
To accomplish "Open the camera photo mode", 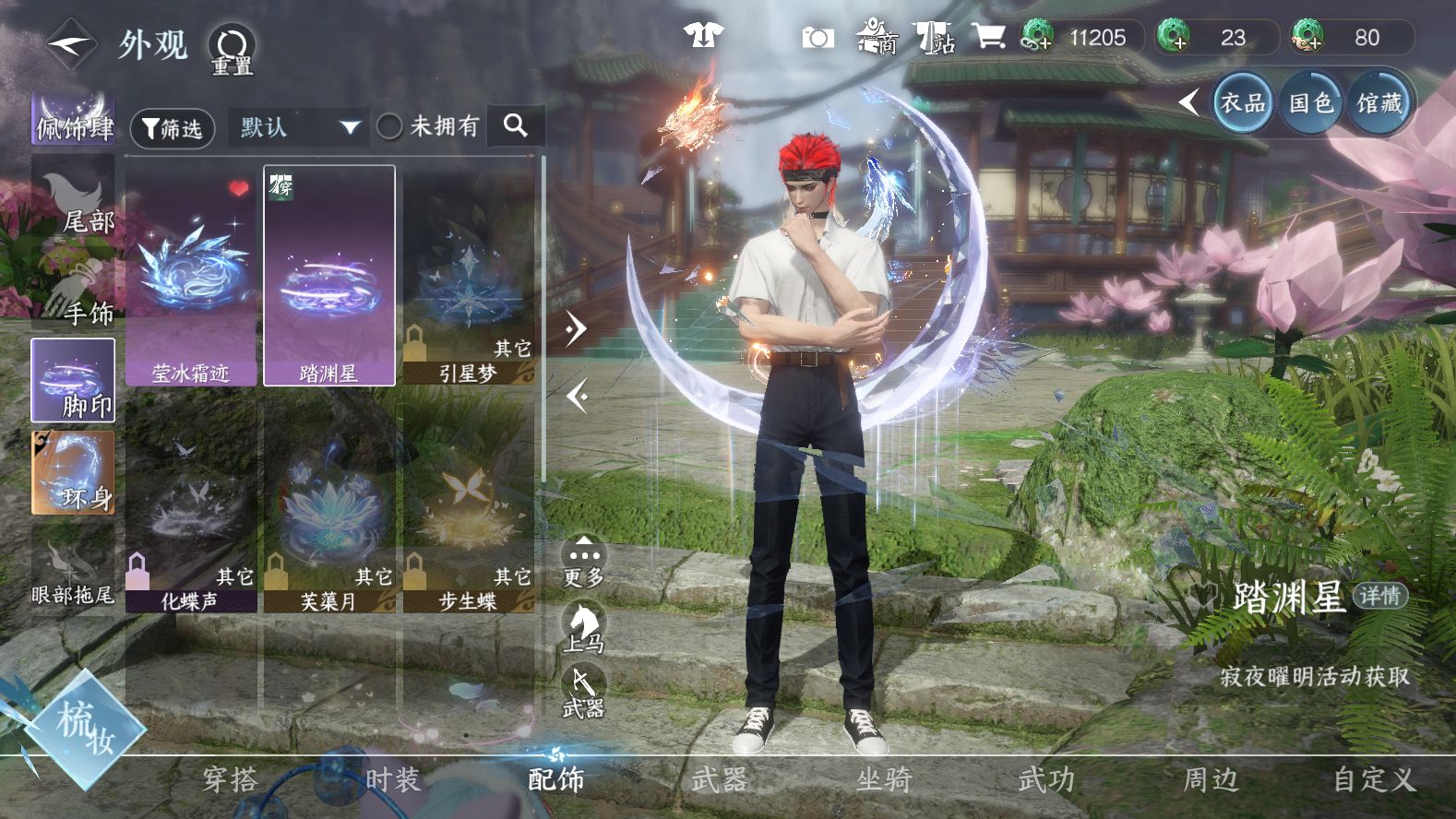I will click(x=817, y=38).
